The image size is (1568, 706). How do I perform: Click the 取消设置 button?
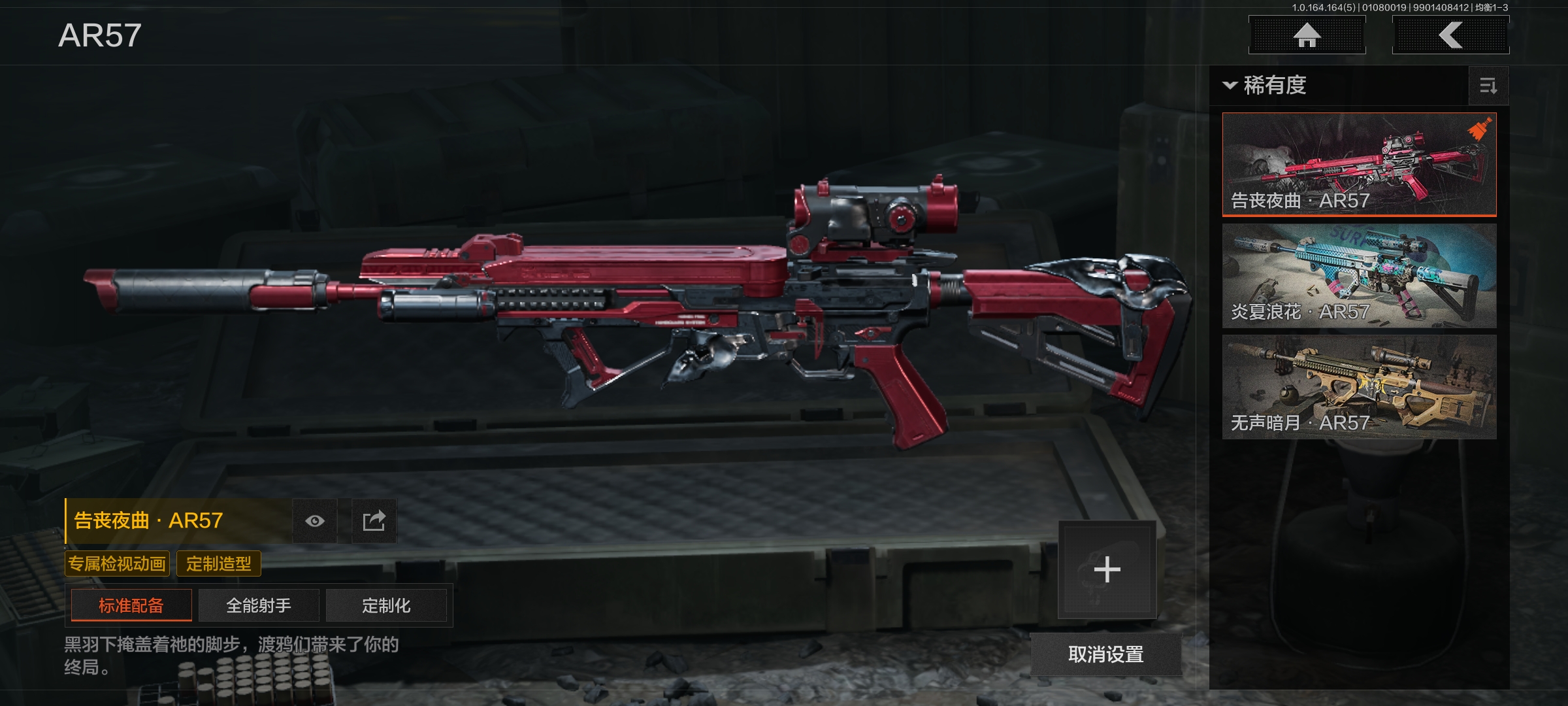pyautogui.click(x=1105, y=654)
